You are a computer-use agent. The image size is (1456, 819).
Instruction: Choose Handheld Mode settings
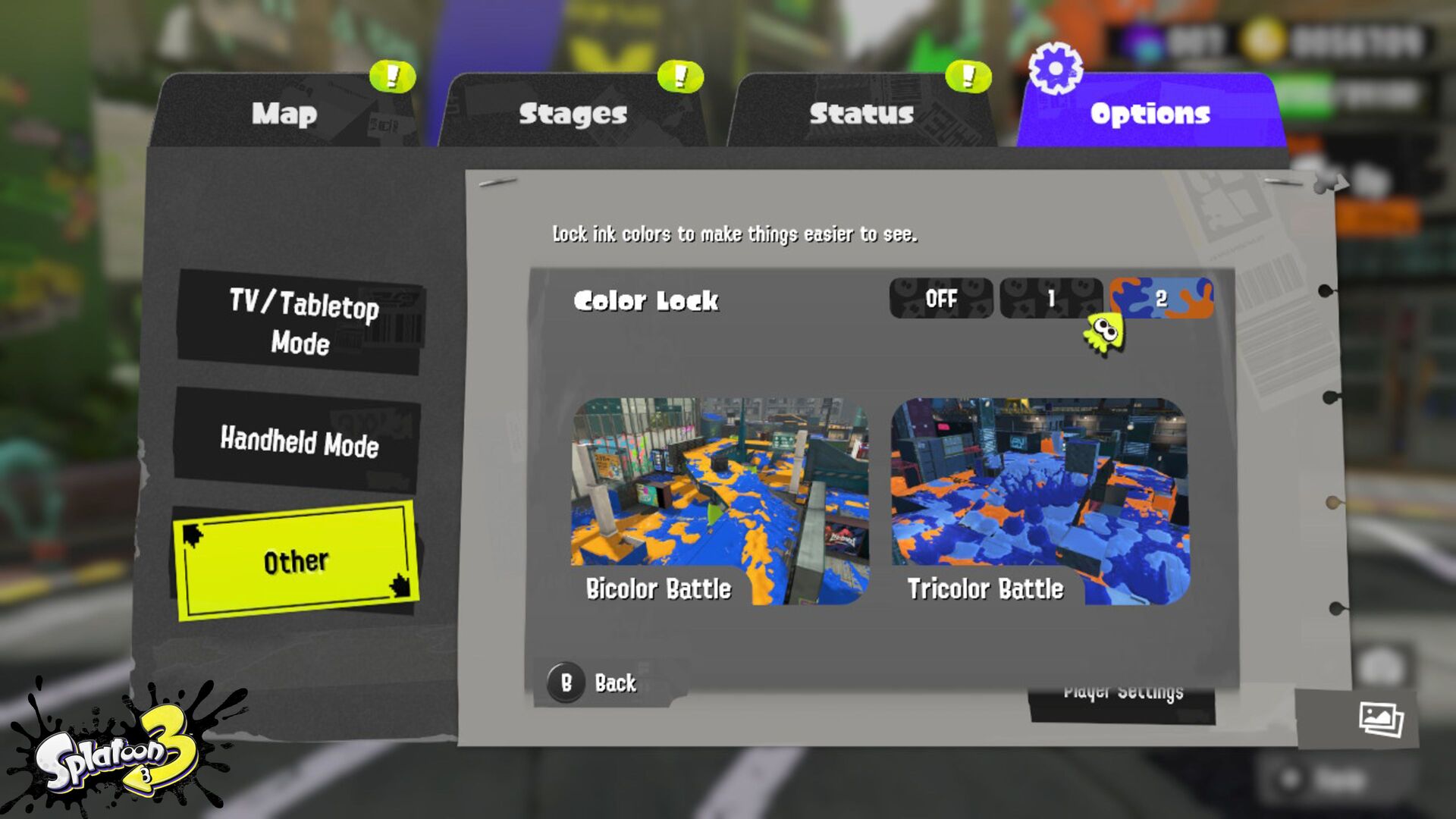coord(299,441)
